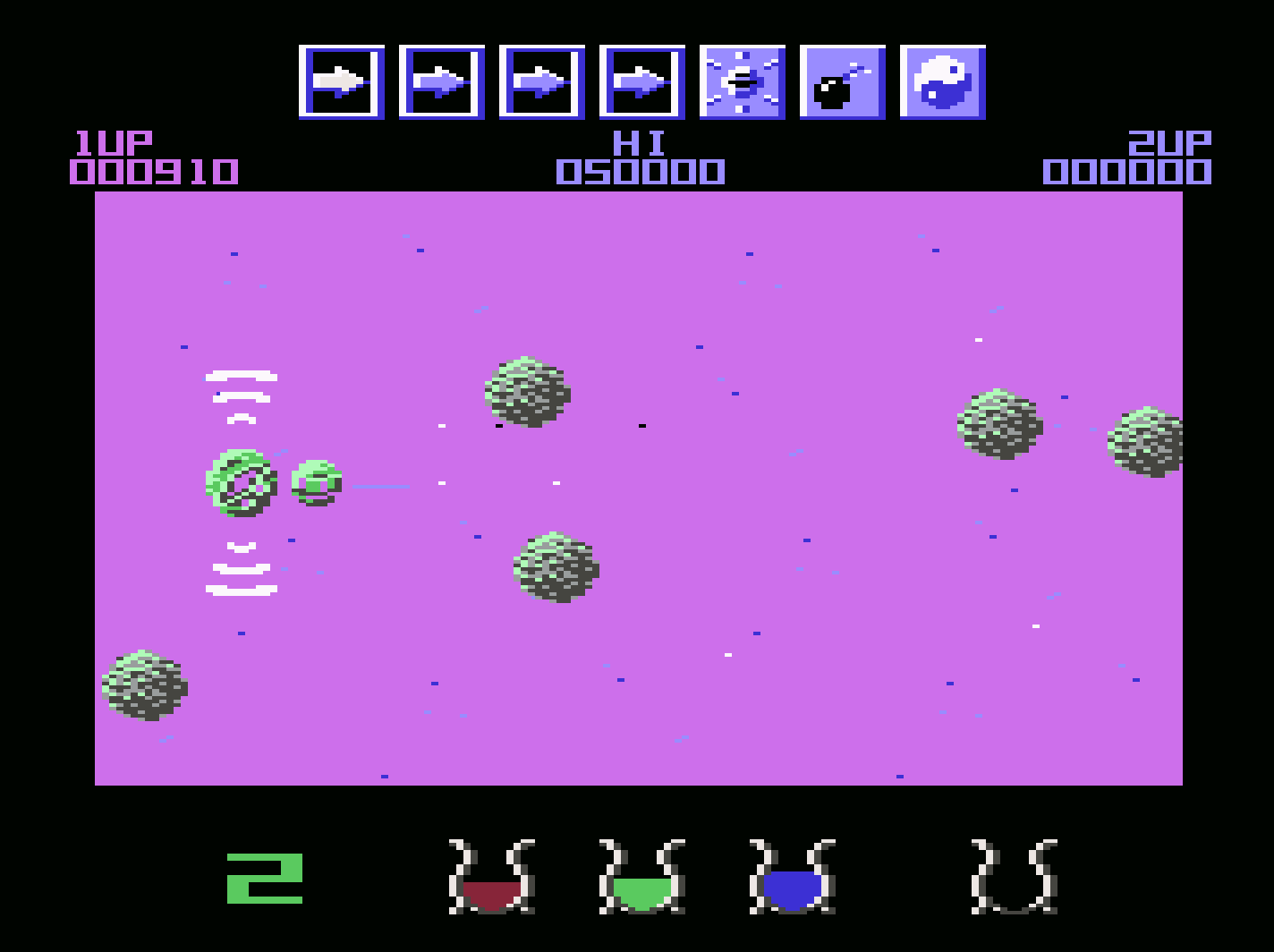Click the asteroid near the top center
Viewport: 1274px width, 952px height.
point(528,392)
